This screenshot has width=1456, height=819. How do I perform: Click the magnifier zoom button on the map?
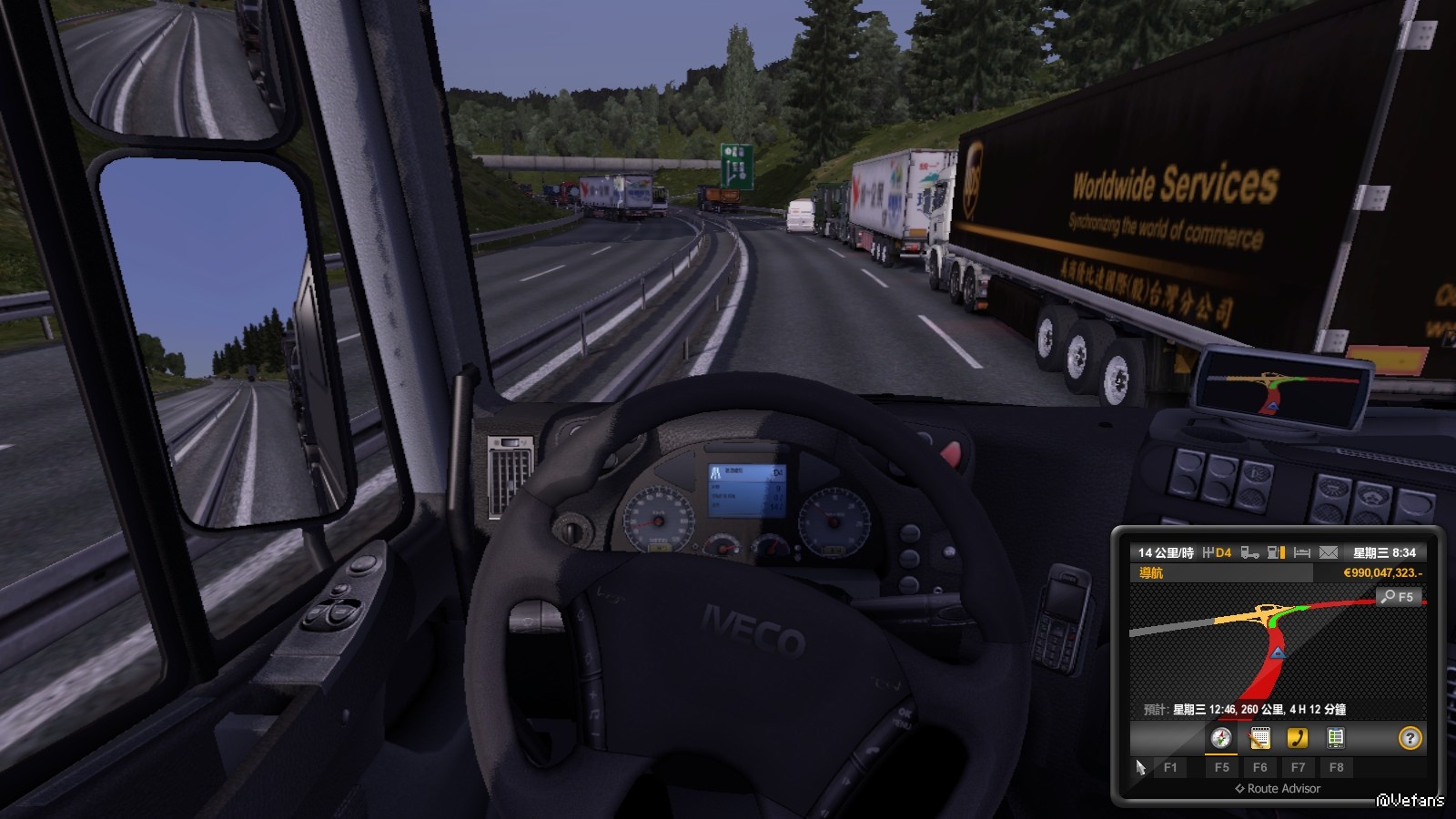(x=1398, y=597)
